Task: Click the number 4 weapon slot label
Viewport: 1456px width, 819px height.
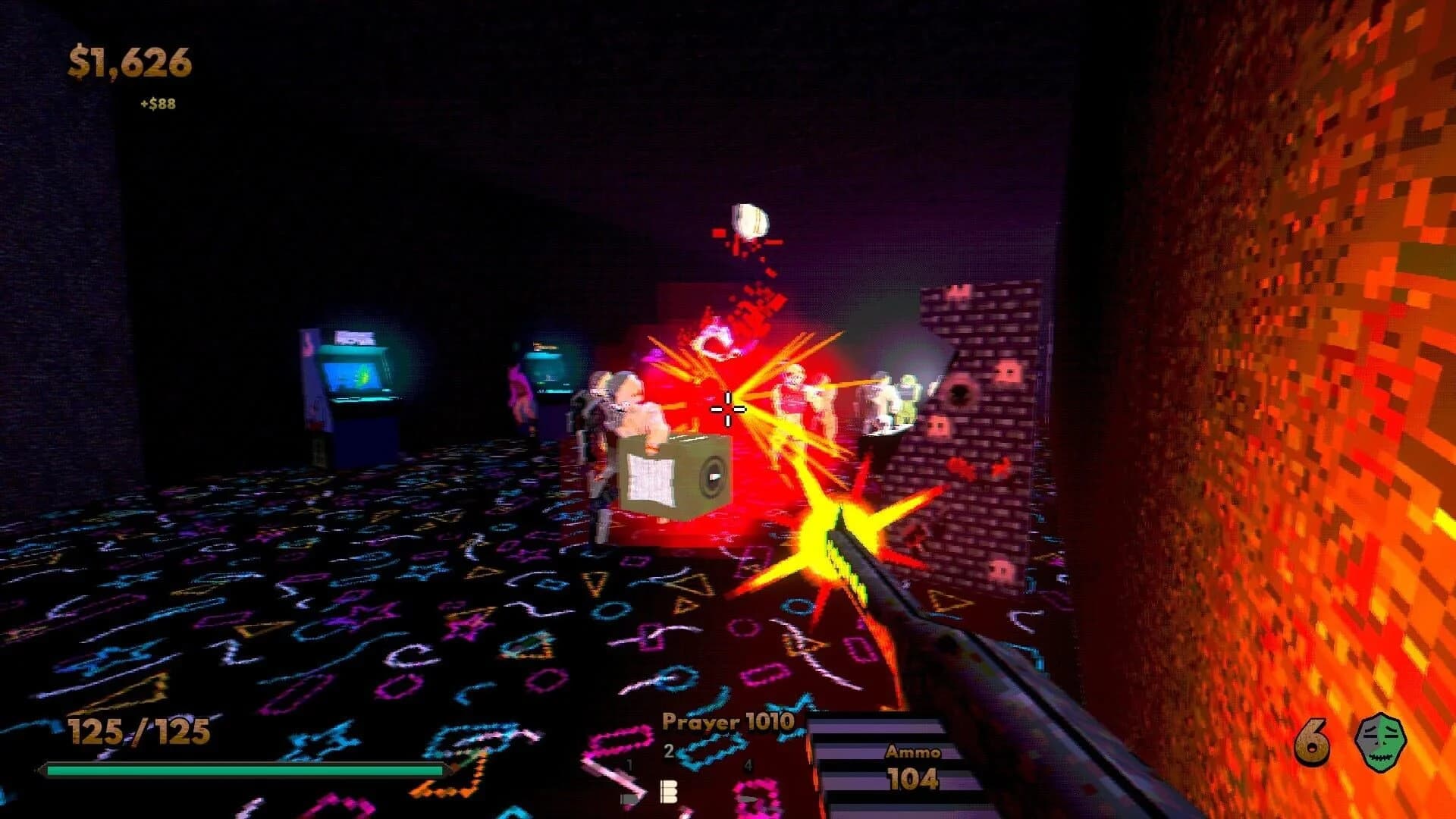Action: (x=748, y=764)
